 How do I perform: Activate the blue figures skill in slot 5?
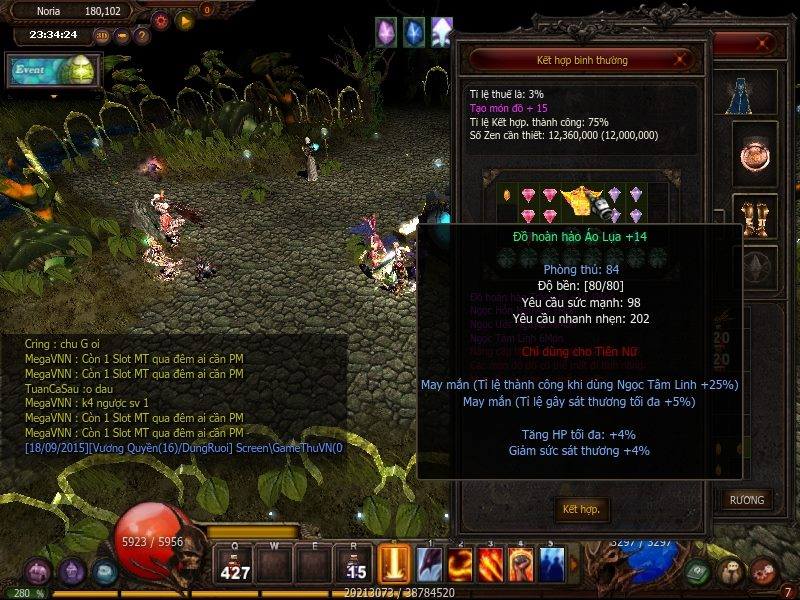pyautogui.click(x=551, y=565)
